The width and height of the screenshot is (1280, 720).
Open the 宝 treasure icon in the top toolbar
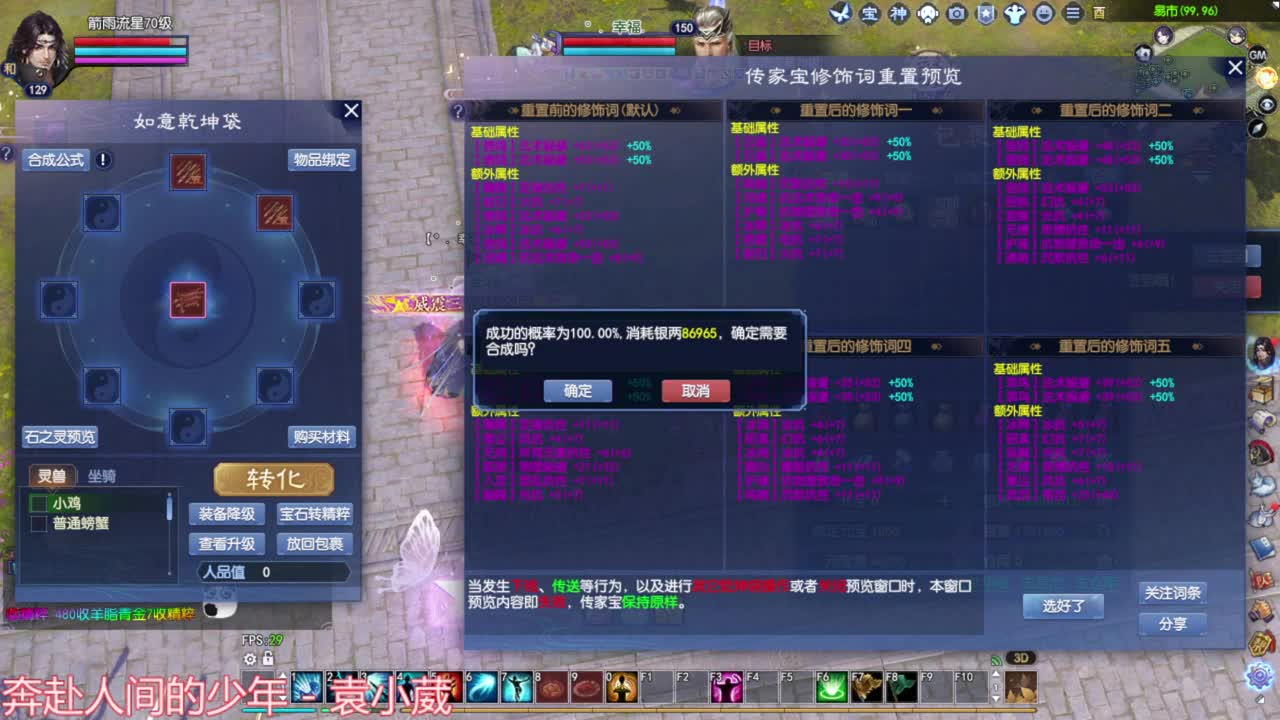pos(870,13)
